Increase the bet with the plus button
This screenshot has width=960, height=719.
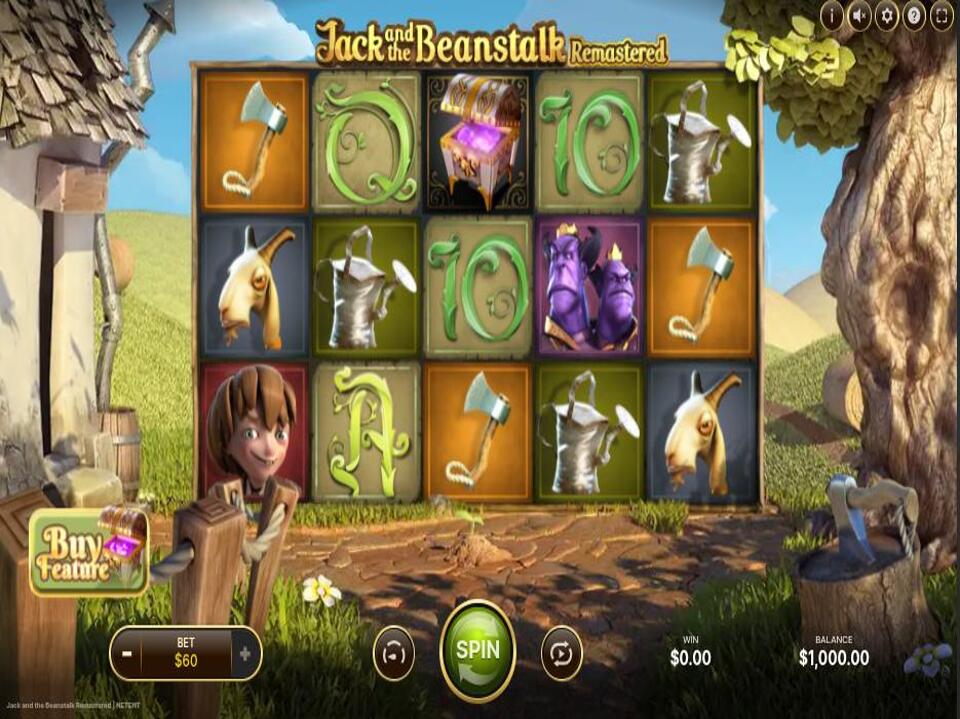pos(246,654)
